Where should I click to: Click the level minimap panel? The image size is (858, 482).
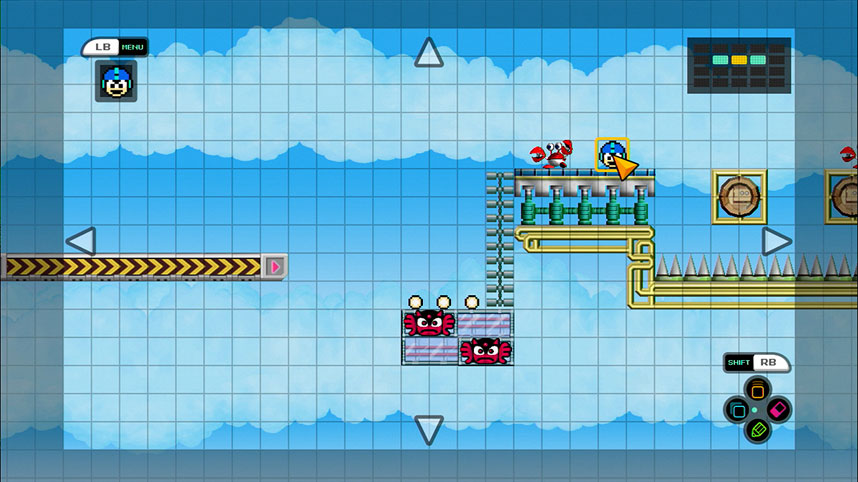click(x=739, y=65)
